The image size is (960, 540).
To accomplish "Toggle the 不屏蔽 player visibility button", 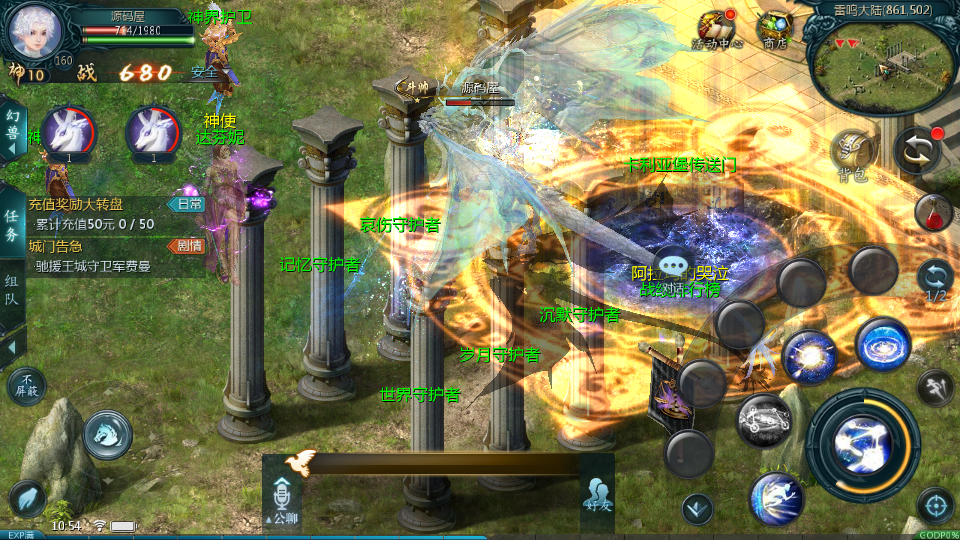I will click(x=27, y=387).
